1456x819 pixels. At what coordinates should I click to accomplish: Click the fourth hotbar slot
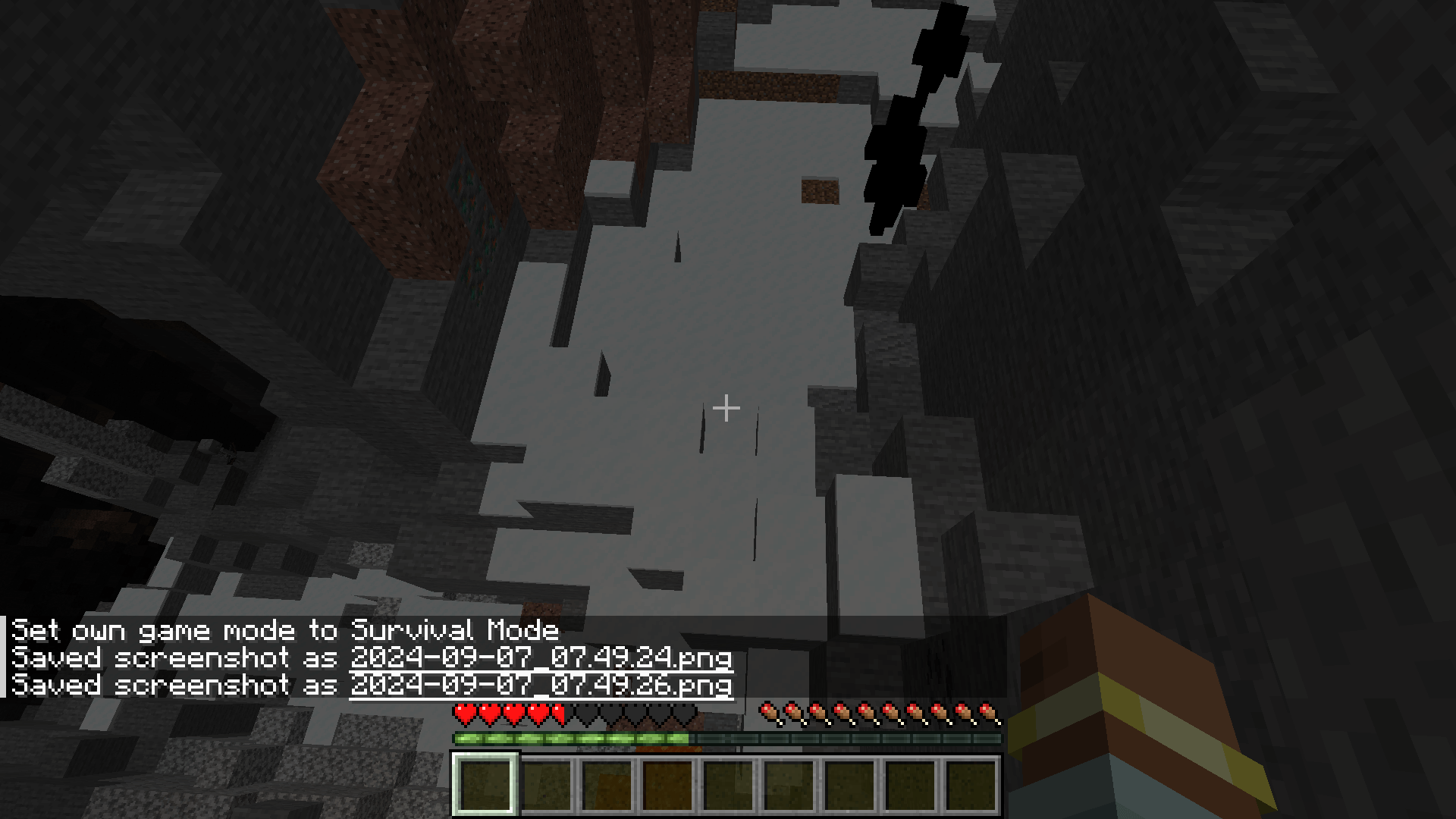coord(670,785)
